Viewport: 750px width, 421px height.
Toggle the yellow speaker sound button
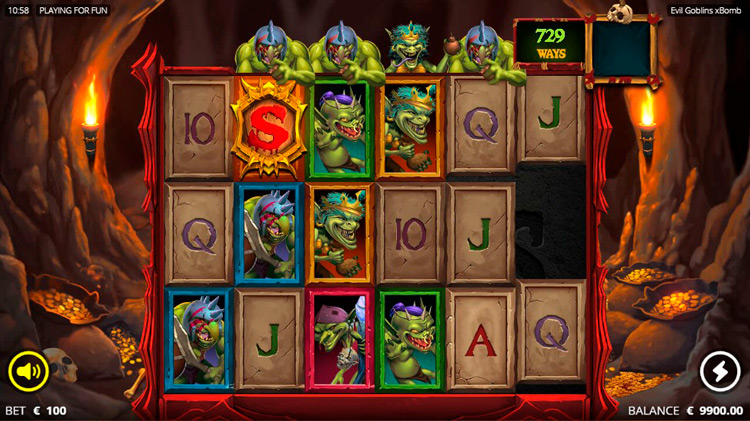click(29, 373)
